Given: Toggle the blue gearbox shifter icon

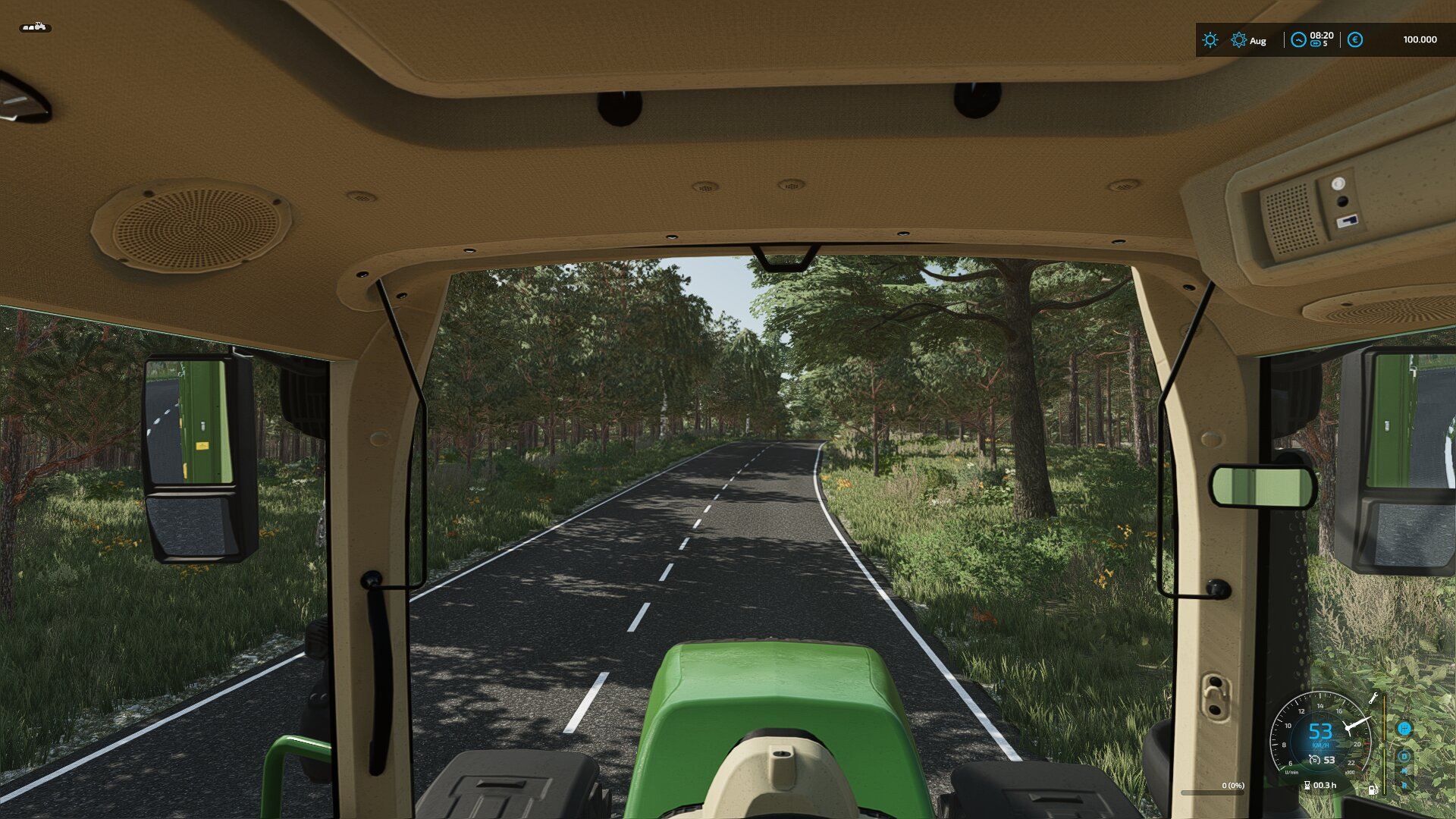Looking at the screenshot, I should point(1404,729).
